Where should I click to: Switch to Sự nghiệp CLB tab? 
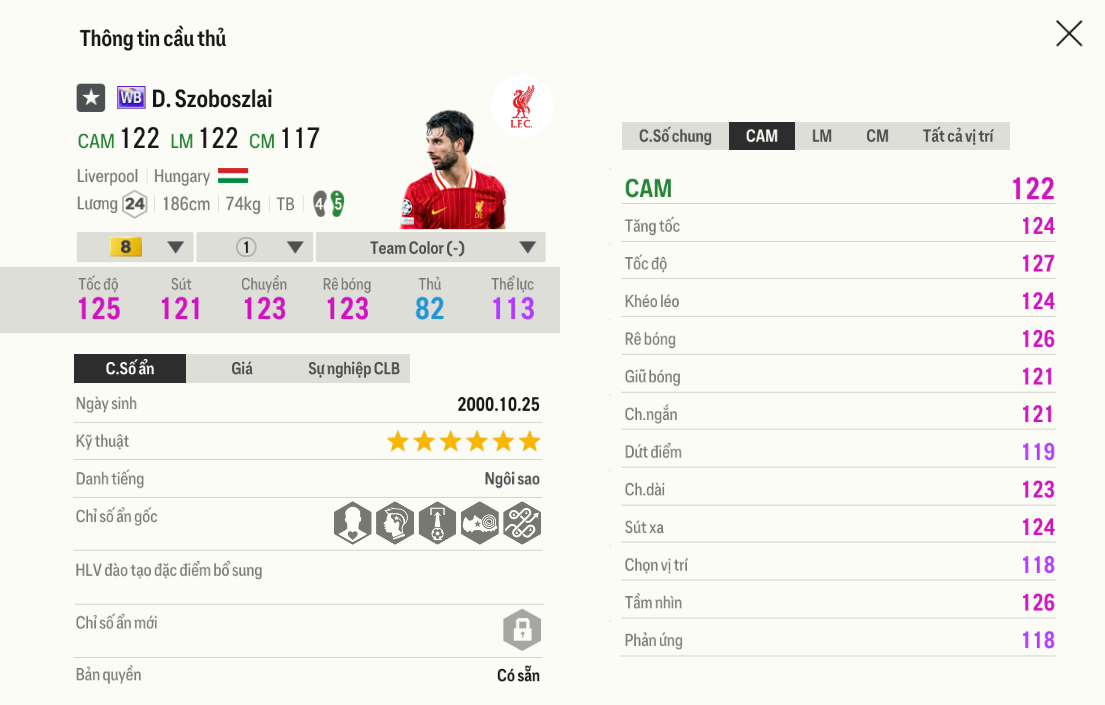(x=353, y=369)
